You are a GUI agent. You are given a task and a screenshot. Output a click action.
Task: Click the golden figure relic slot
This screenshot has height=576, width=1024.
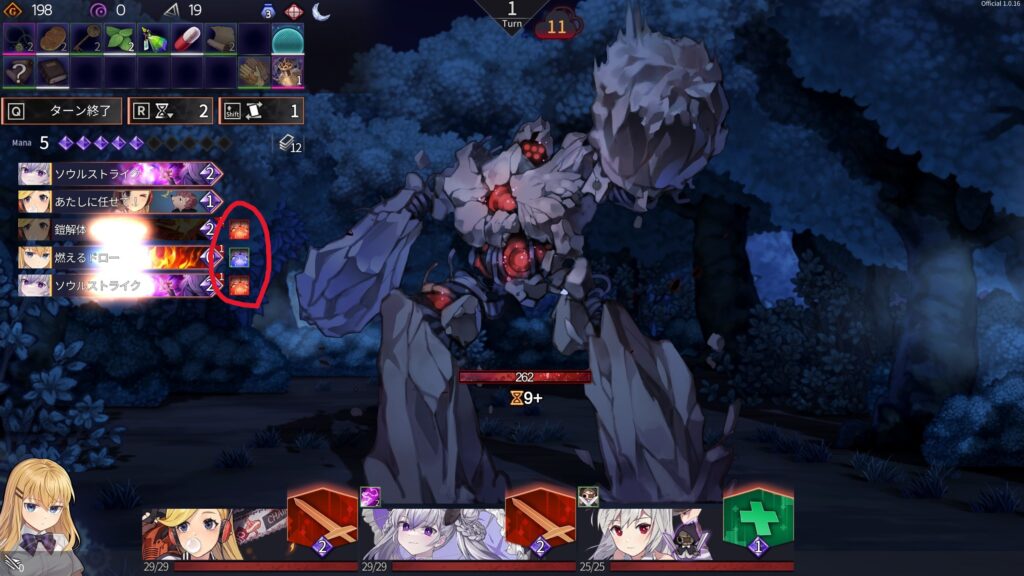[288, 71]
